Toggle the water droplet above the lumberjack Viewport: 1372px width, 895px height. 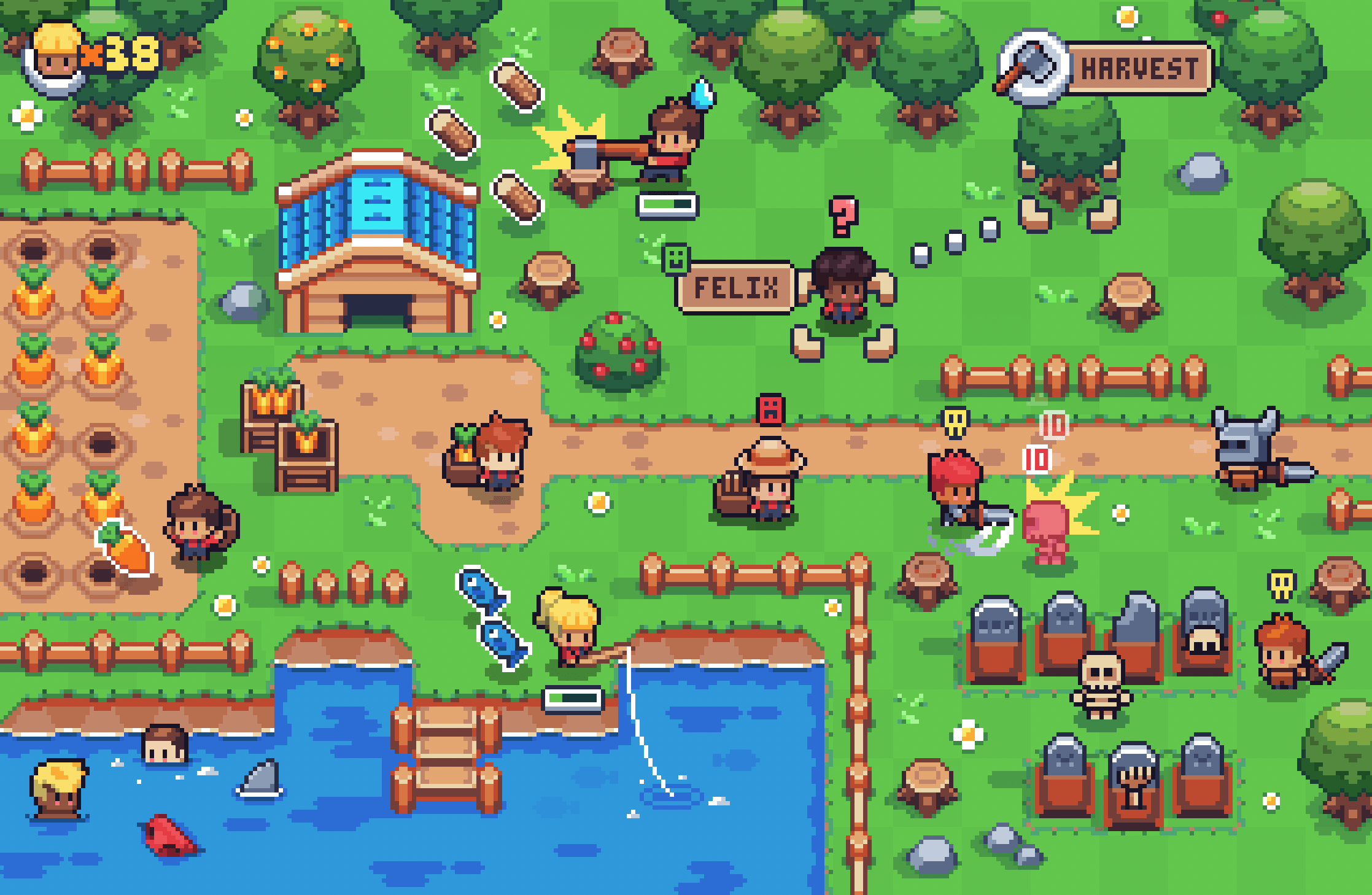point(702,93)
